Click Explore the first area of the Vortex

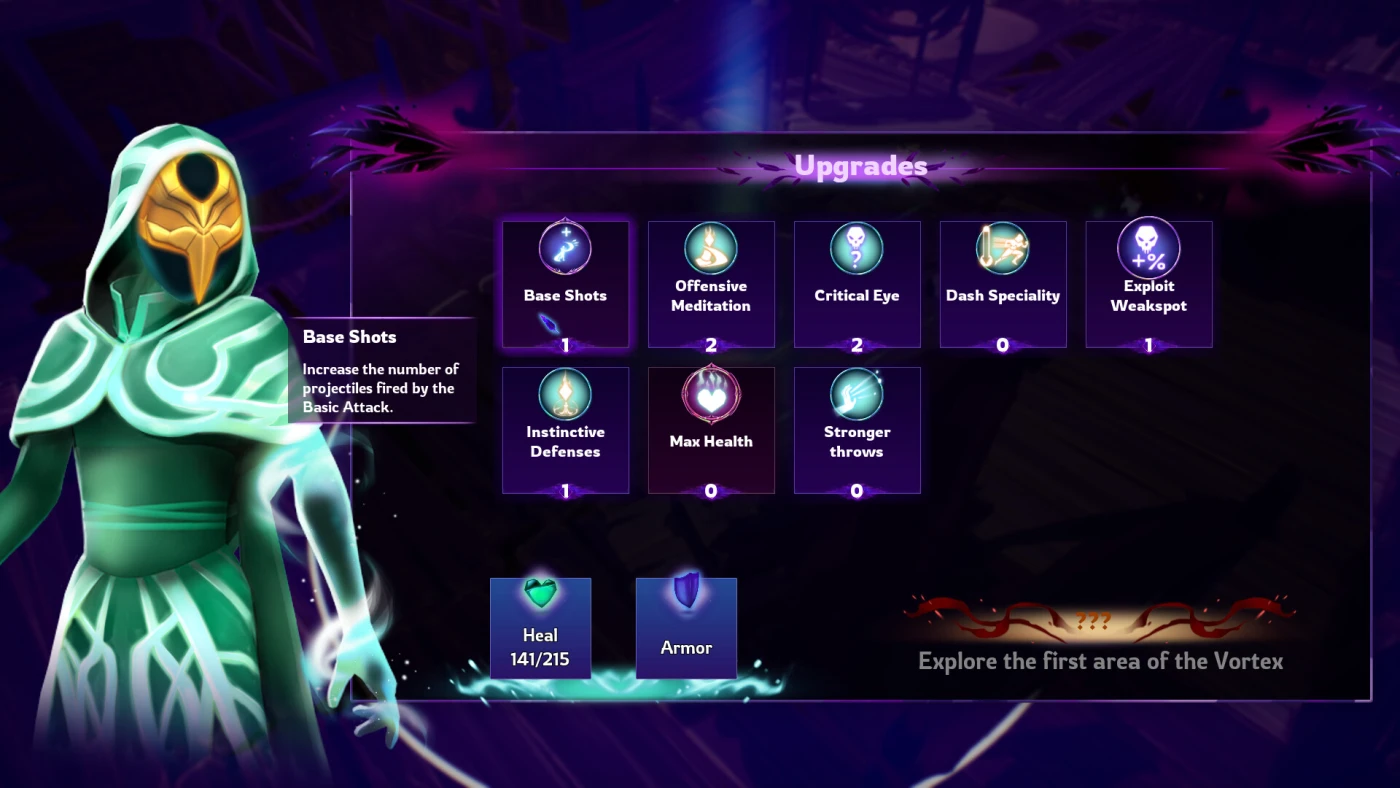(x=1100, y=660)
